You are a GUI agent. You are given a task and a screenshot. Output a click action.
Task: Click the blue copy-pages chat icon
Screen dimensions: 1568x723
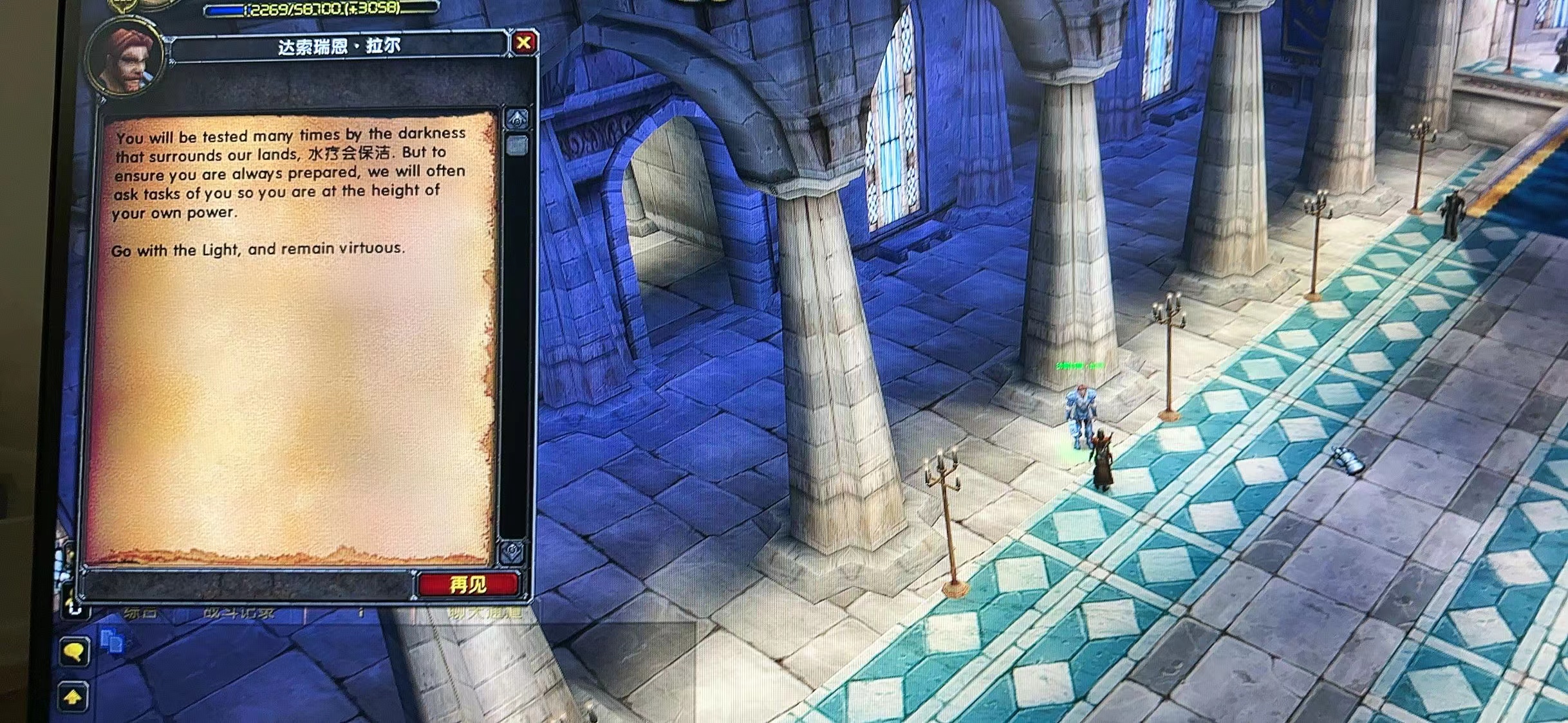(x=113, y=641)
